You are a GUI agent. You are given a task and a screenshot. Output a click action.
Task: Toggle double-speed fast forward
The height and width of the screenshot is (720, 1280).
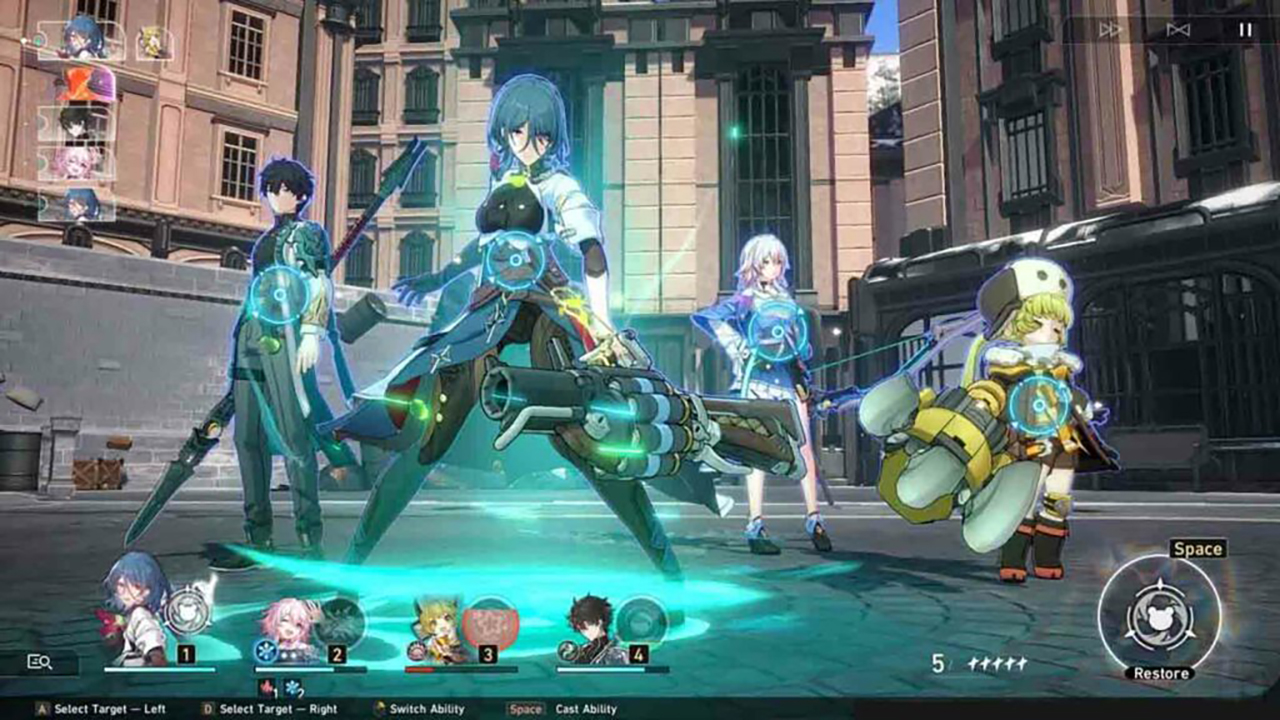tap(1110, 30)
